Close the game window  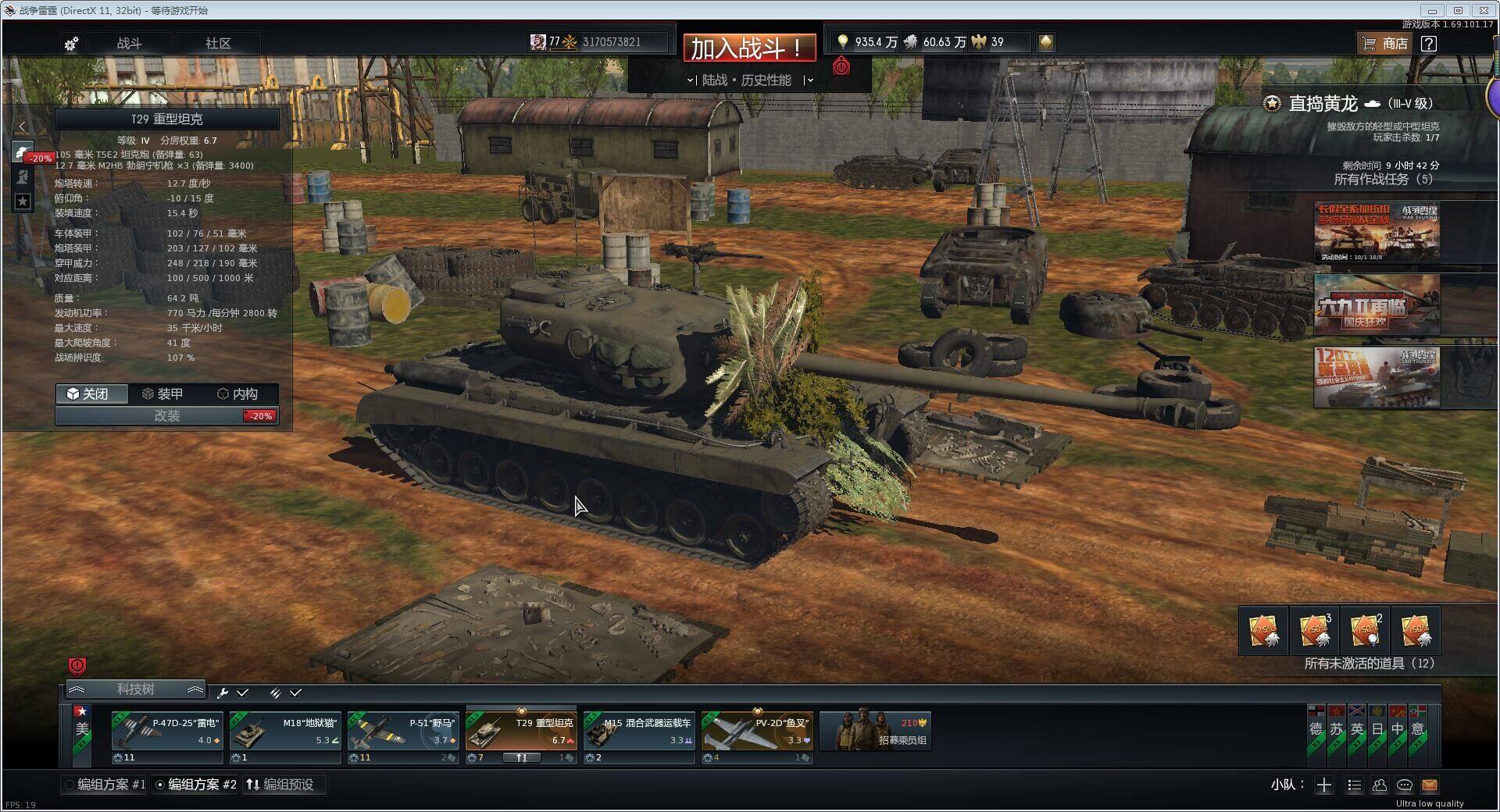coord(1484,10)
